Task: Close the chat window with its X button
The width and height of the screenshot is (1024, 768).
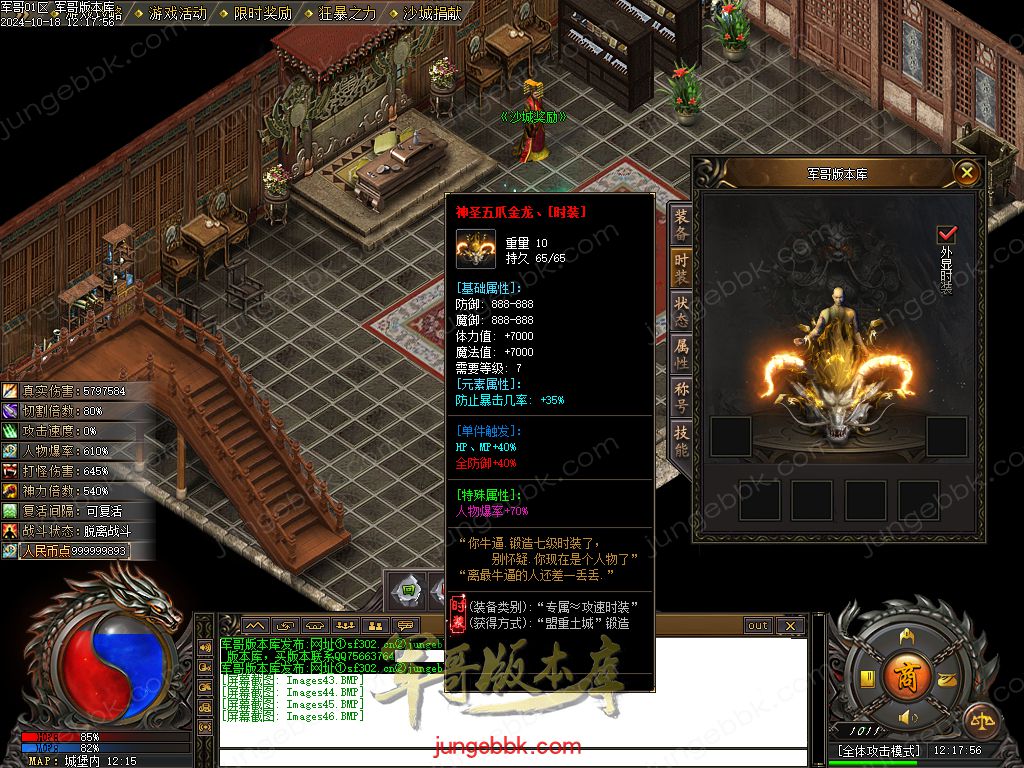Action: 790,626
